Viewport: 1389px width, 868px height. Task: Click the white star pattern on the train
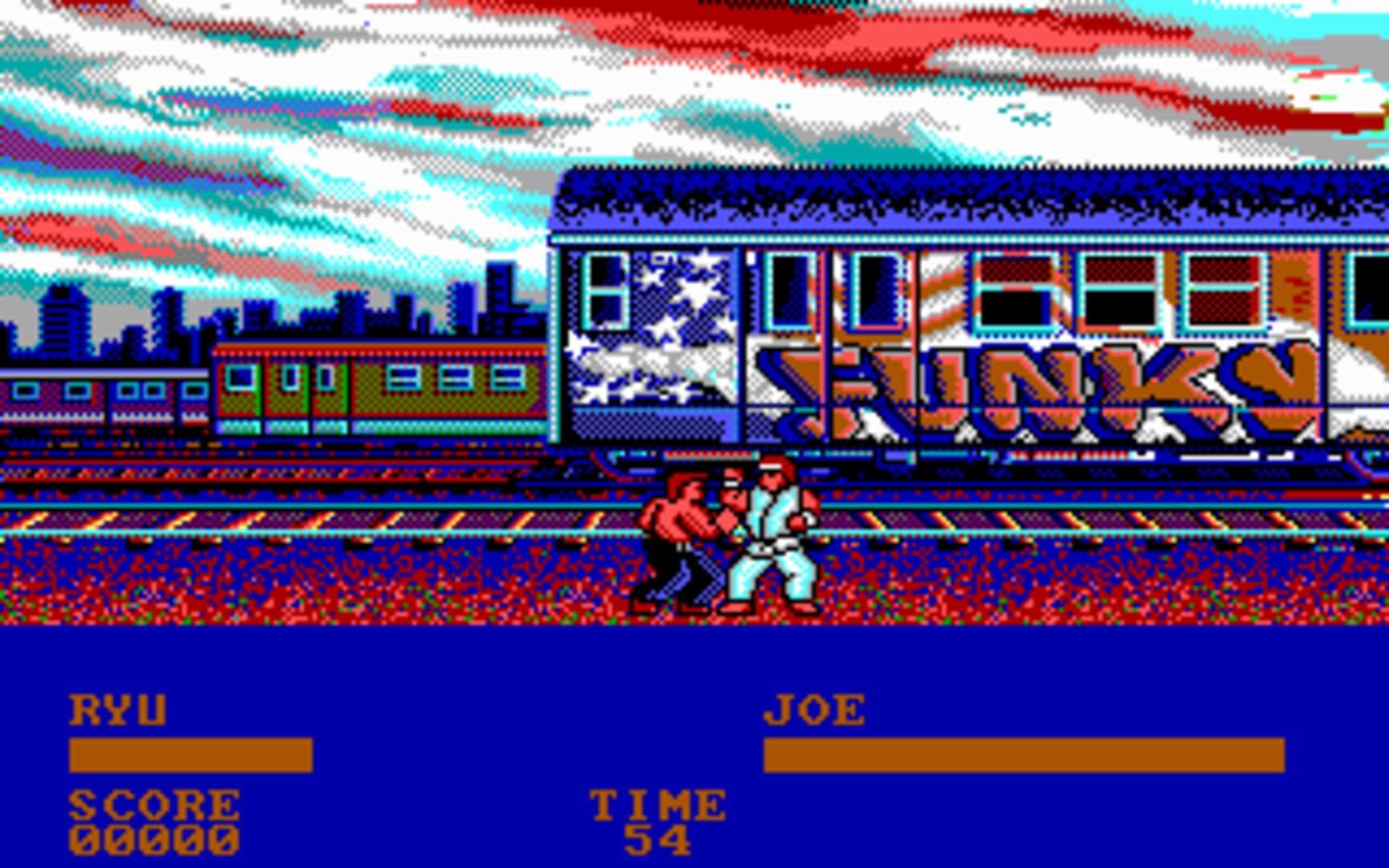(x=667, y=321)
